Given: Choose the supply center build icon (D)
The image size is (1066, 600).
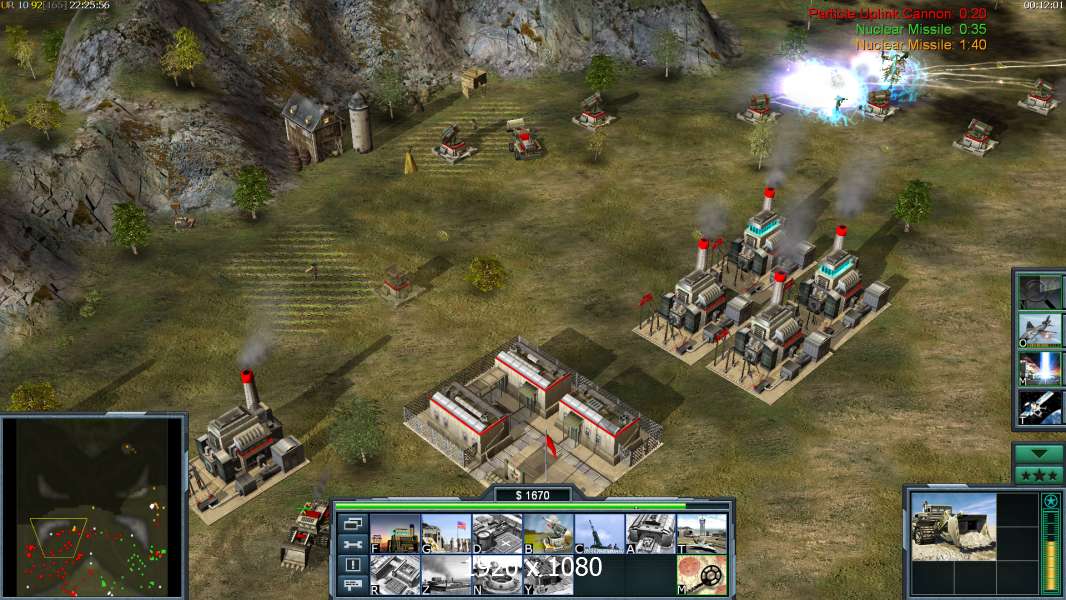Looking at the screenshot, I should click(497, 534).
